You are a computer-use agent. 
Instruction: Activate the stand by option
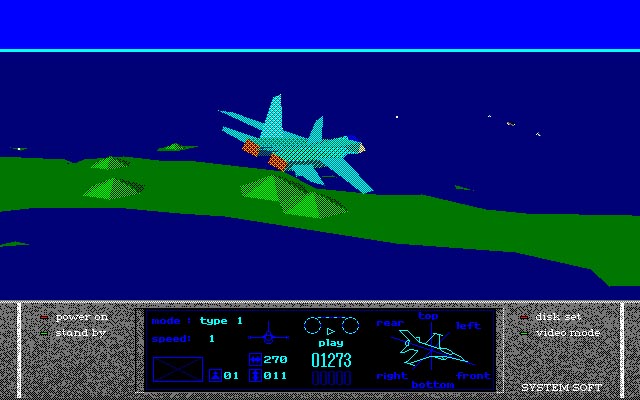click(80, 332)
